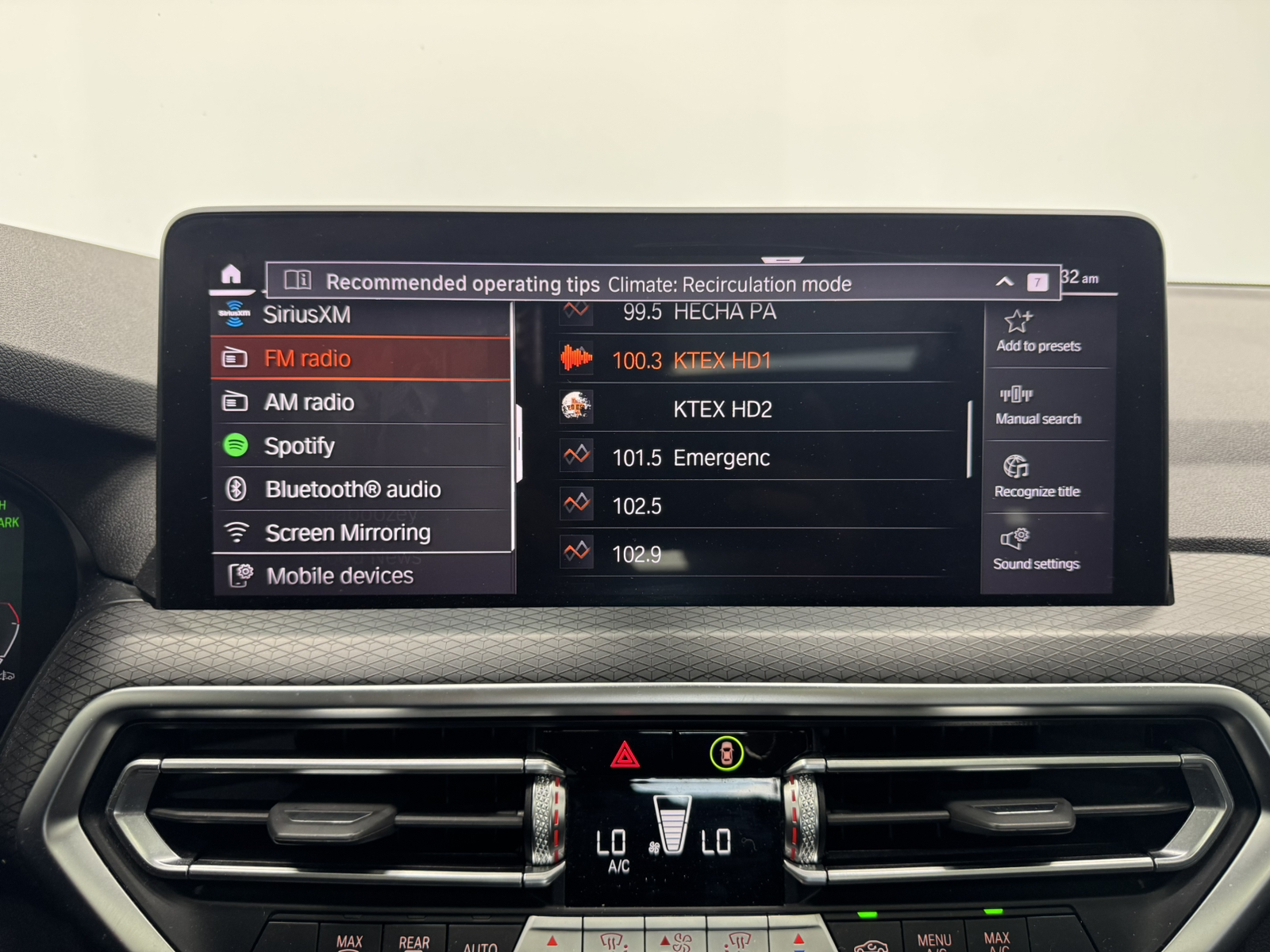1270x952 pixels.
Task: Launch Spotify from the source list
Action: click(x=236, y=445)
